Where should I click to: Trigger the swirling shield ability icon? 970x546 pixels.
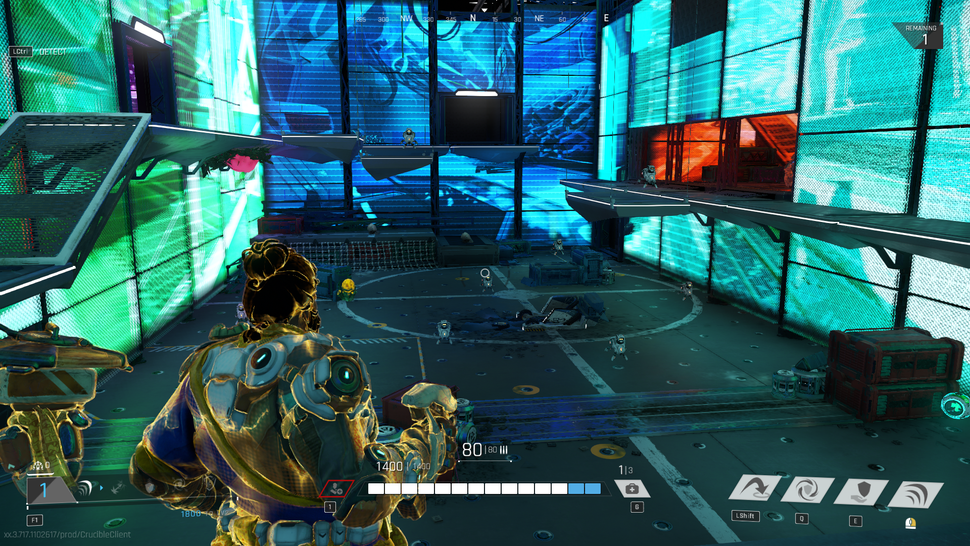click(x=807, y=490)
